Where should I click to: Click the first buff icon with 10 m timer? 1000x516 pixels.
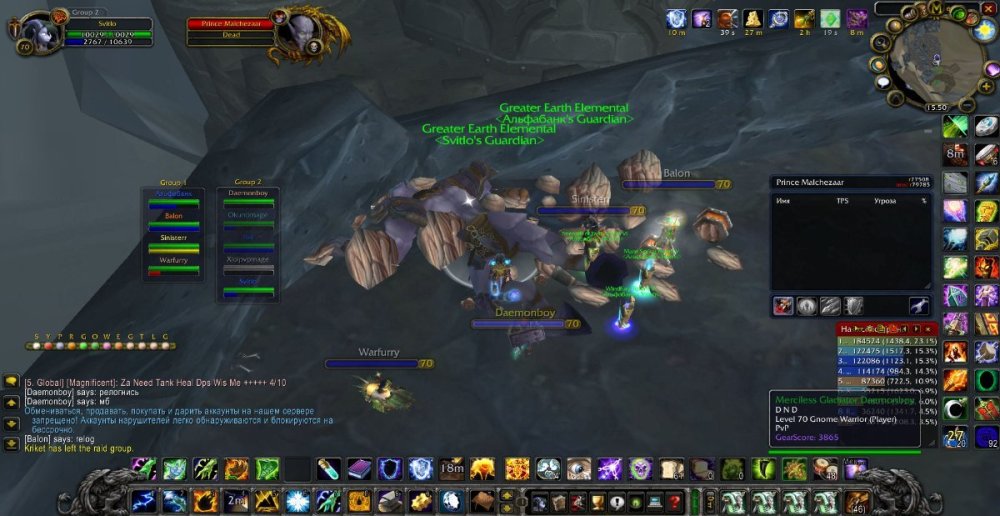[677, 19]
